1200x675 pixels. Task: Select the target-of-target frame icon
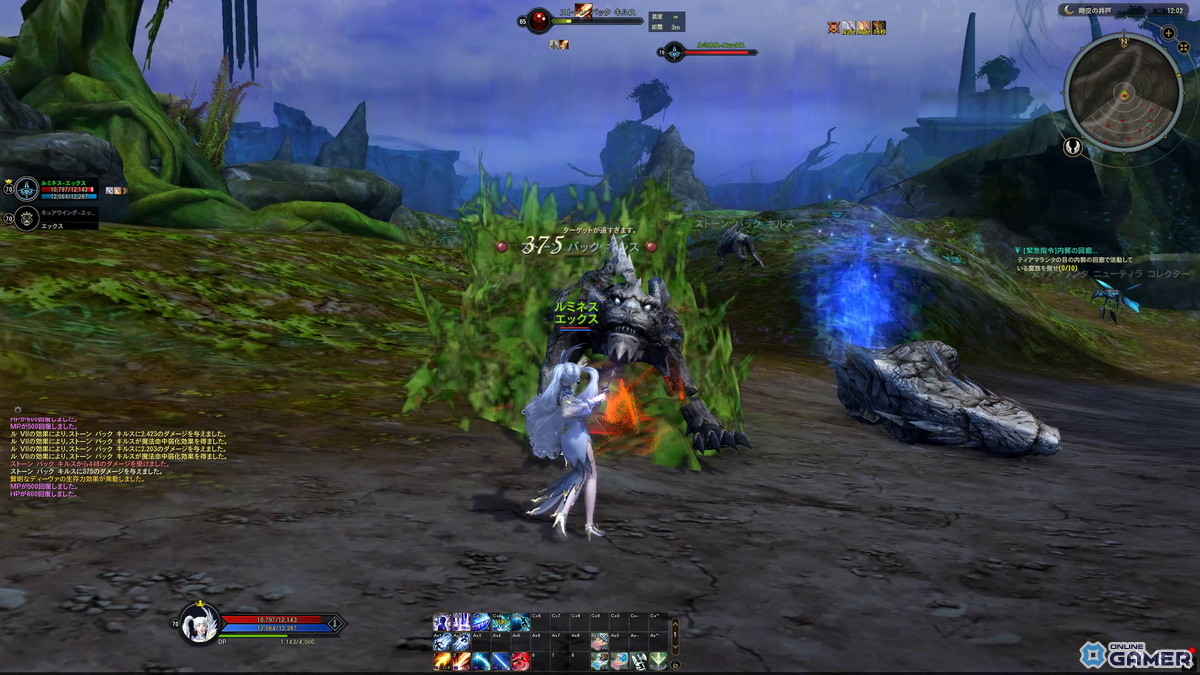tap(674, 51)
